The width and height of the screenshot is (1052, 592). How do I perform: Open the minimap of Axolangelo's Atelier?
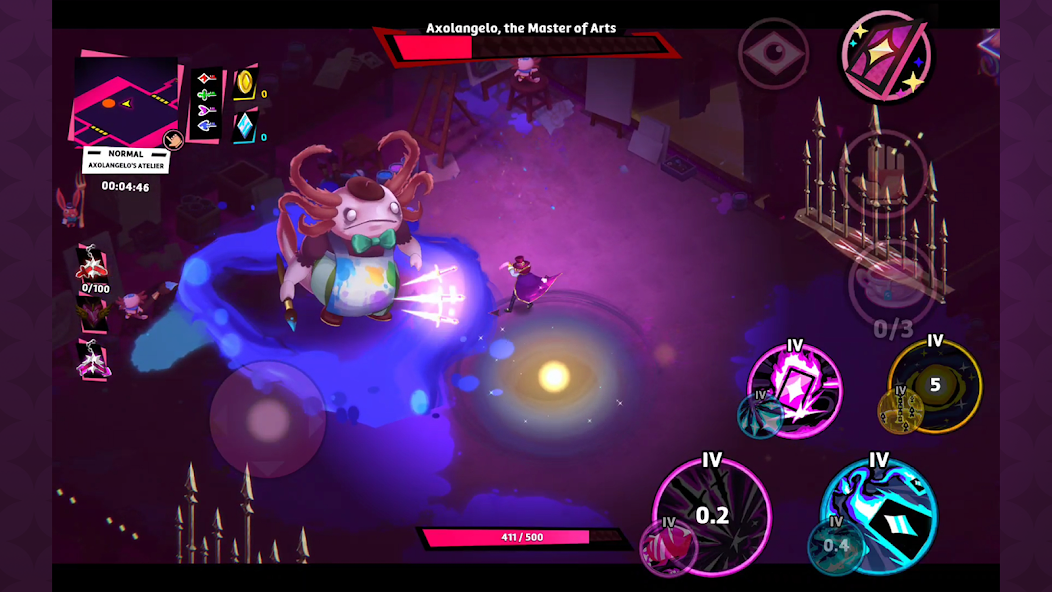pos(122,100)
